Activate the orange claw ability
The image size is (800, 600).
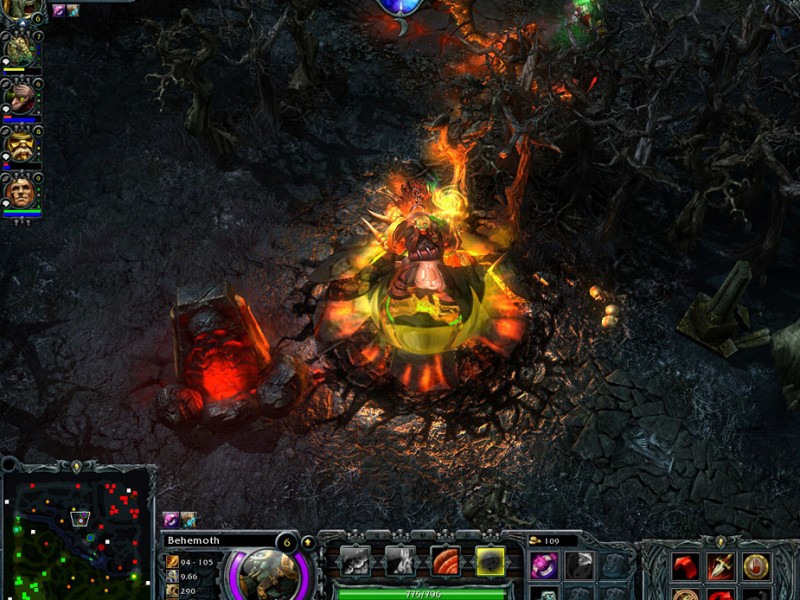[x=446, y=561]
